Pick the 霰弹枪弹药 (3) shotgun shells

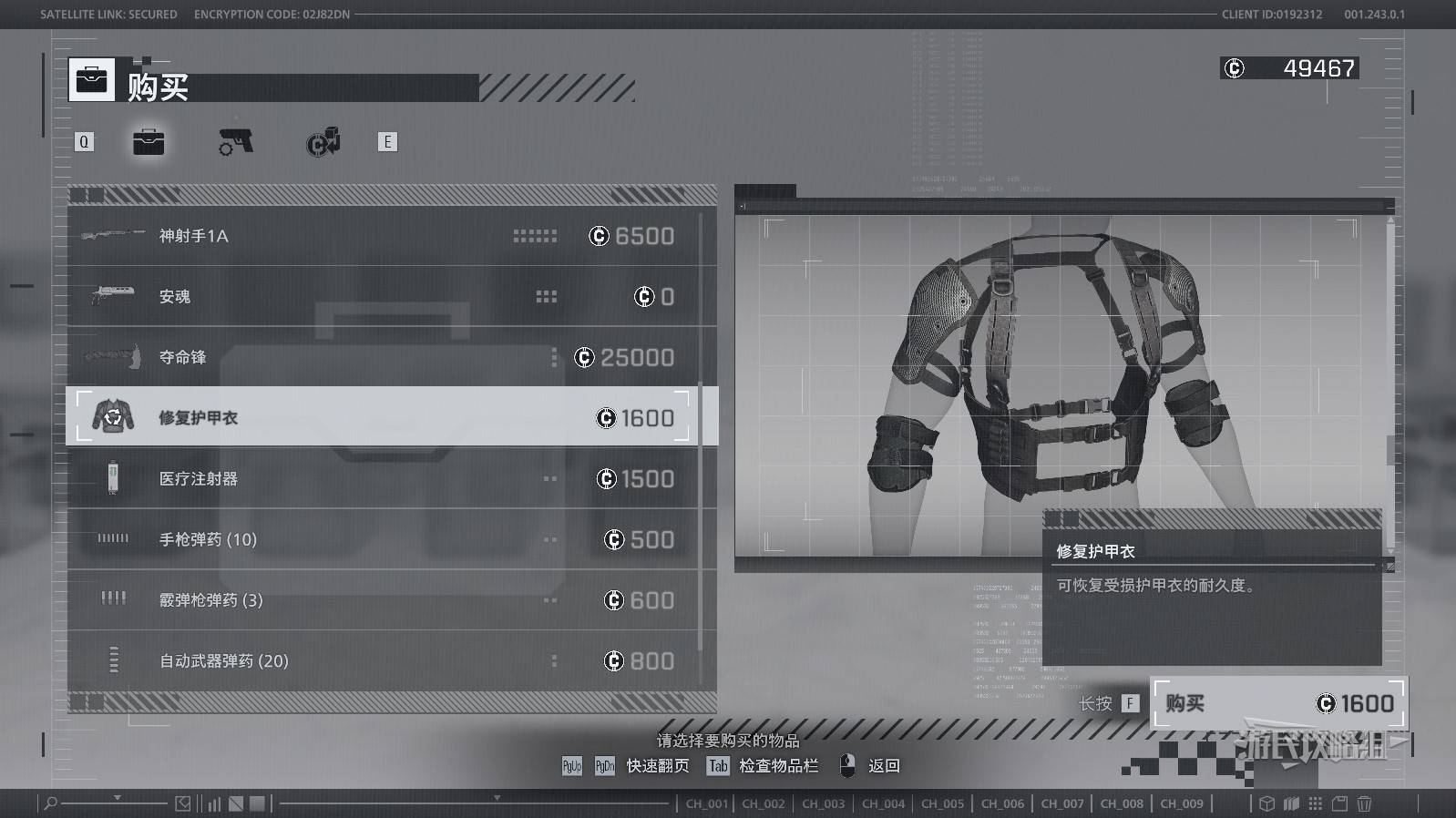click(383, 600)
